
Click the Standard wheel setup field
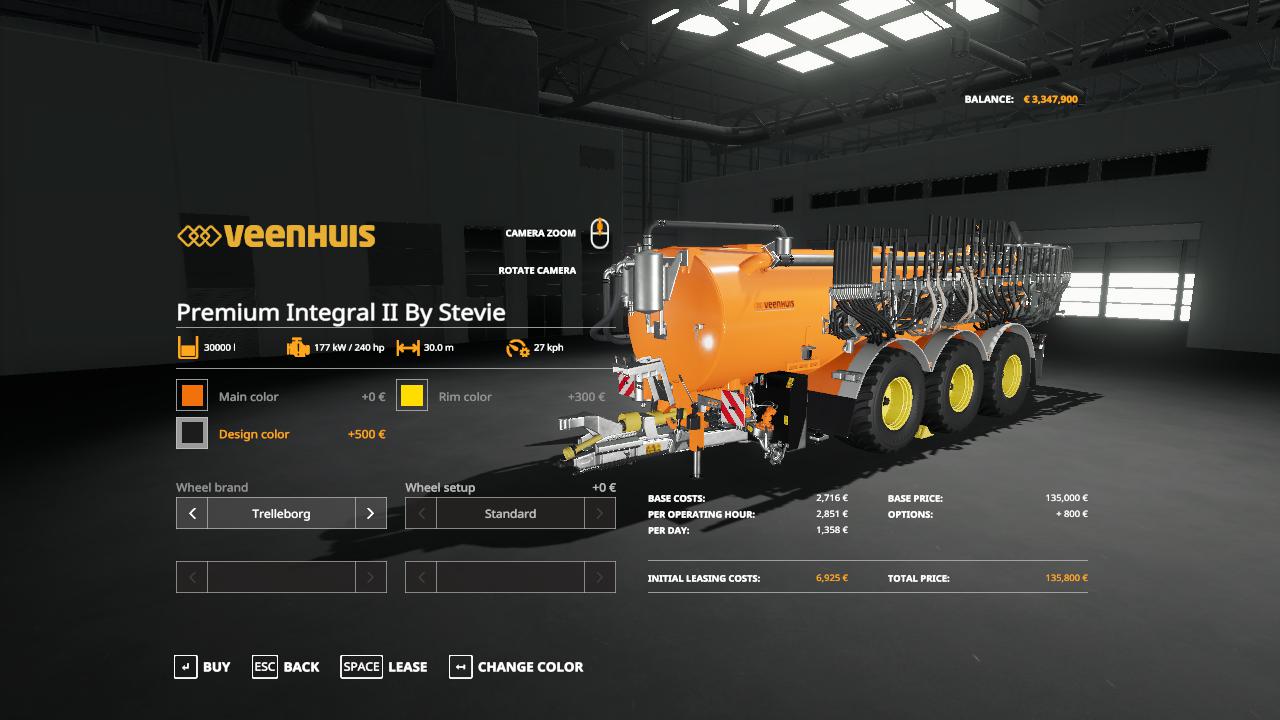510,513
